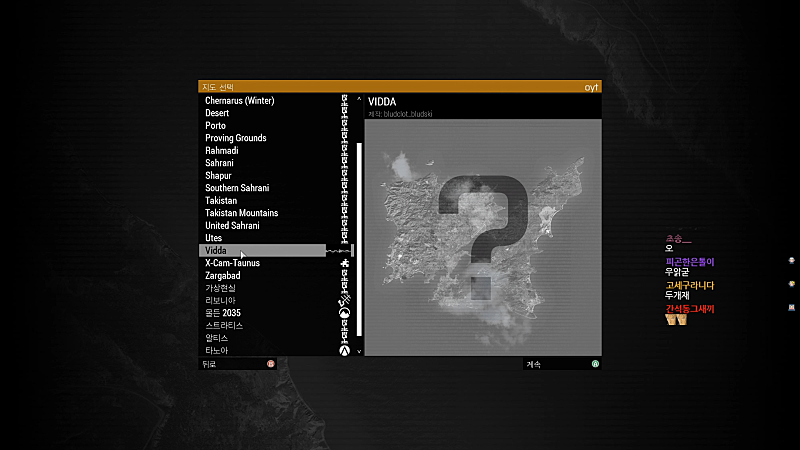Pick the 스트라티스 map

tap(224, 326)
